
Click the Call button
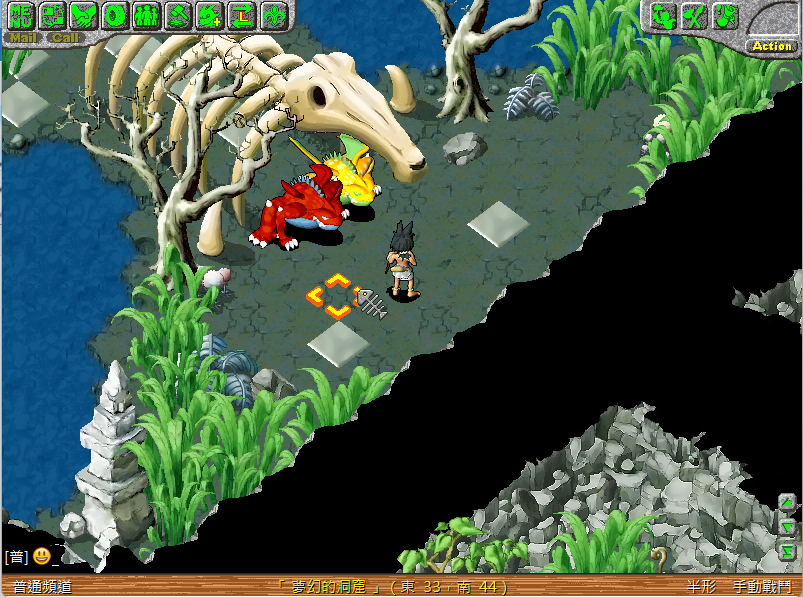66,38
